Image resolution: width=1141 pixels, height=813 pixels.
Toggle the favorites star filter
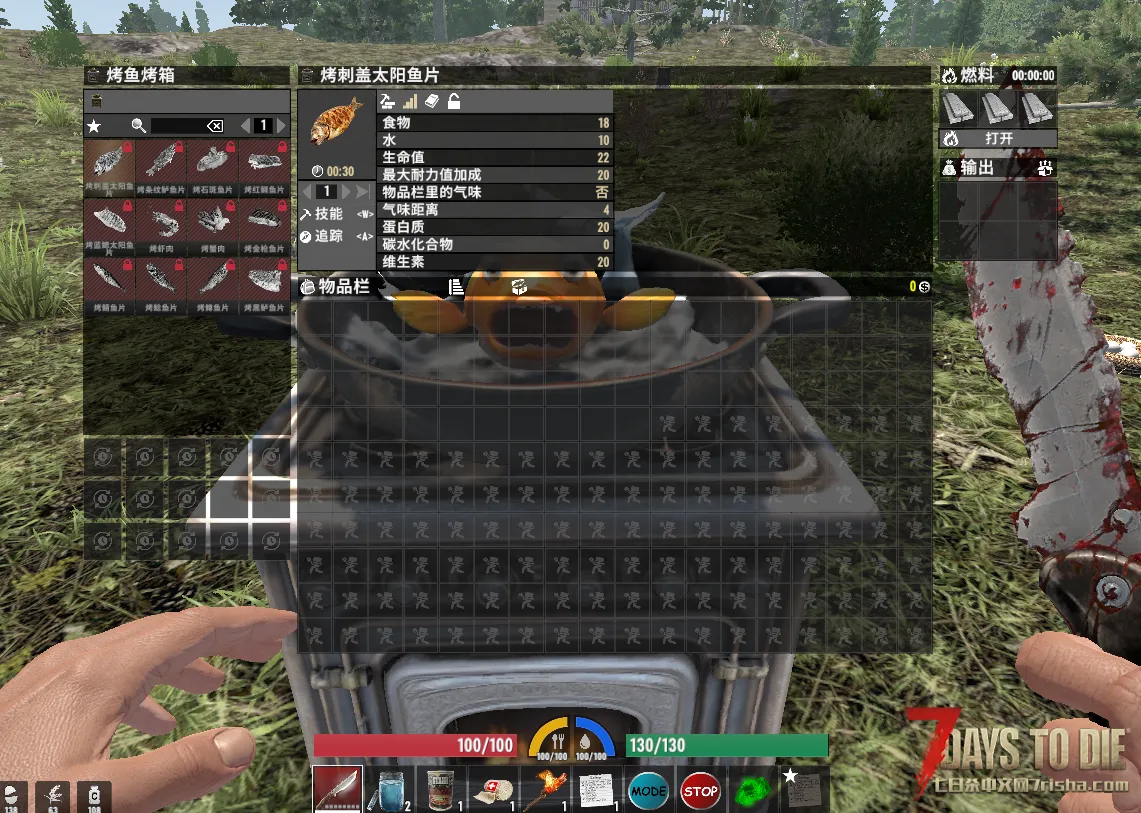pos(94,126)
